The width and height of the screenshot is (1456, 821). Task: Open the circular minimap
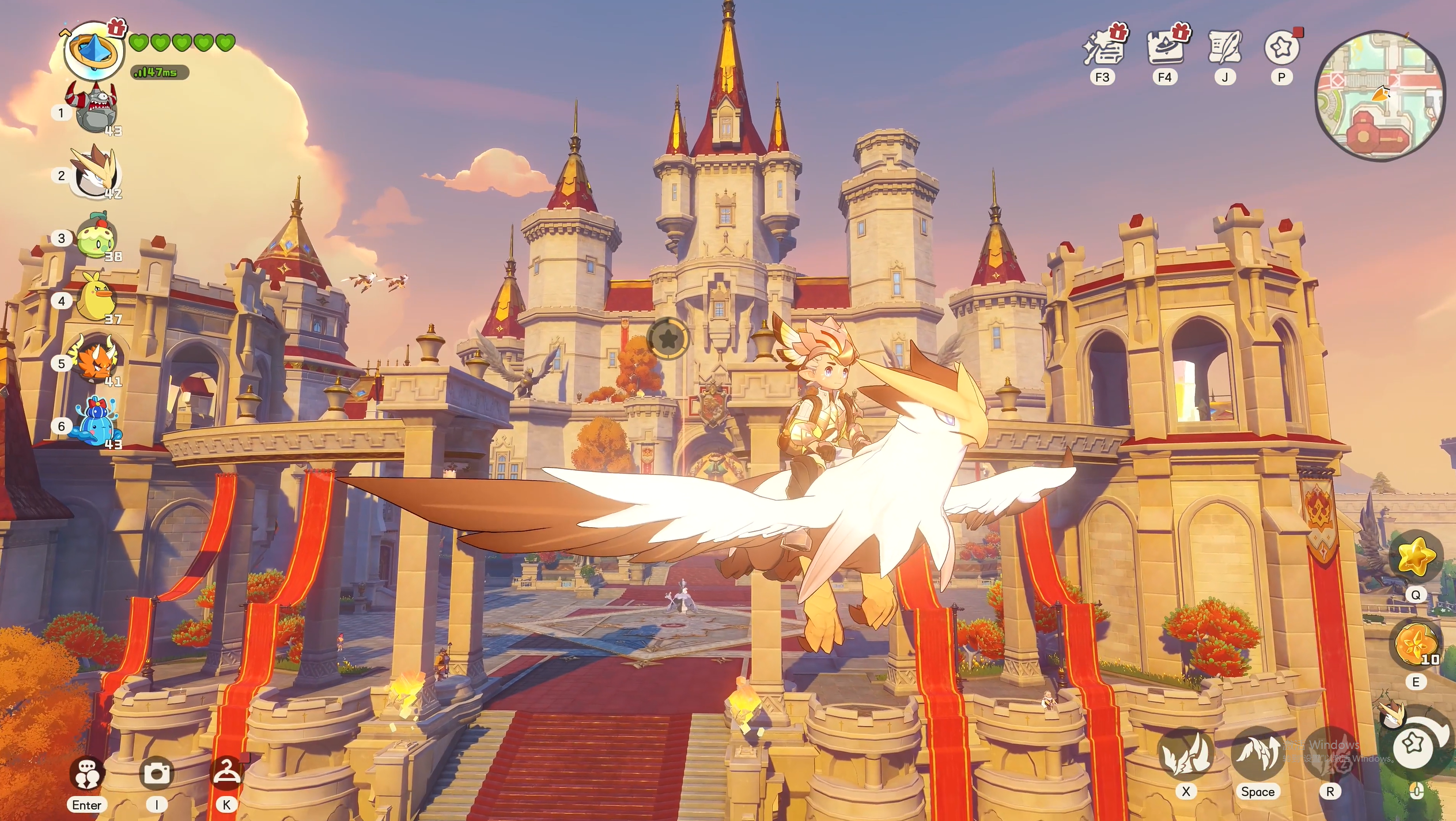(1380, 96)
